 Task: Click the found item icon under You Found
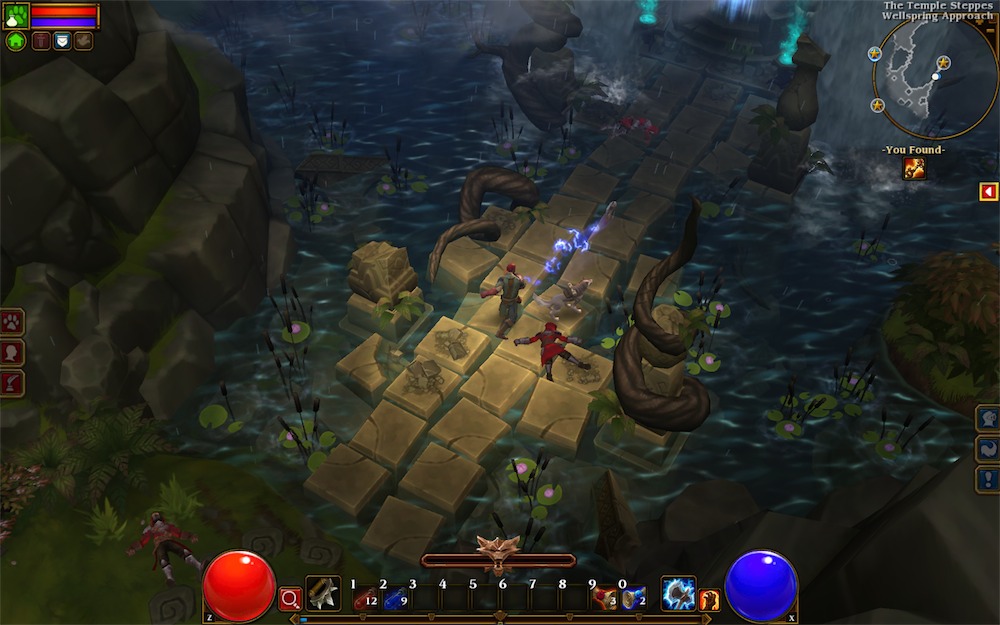(914, 168)
